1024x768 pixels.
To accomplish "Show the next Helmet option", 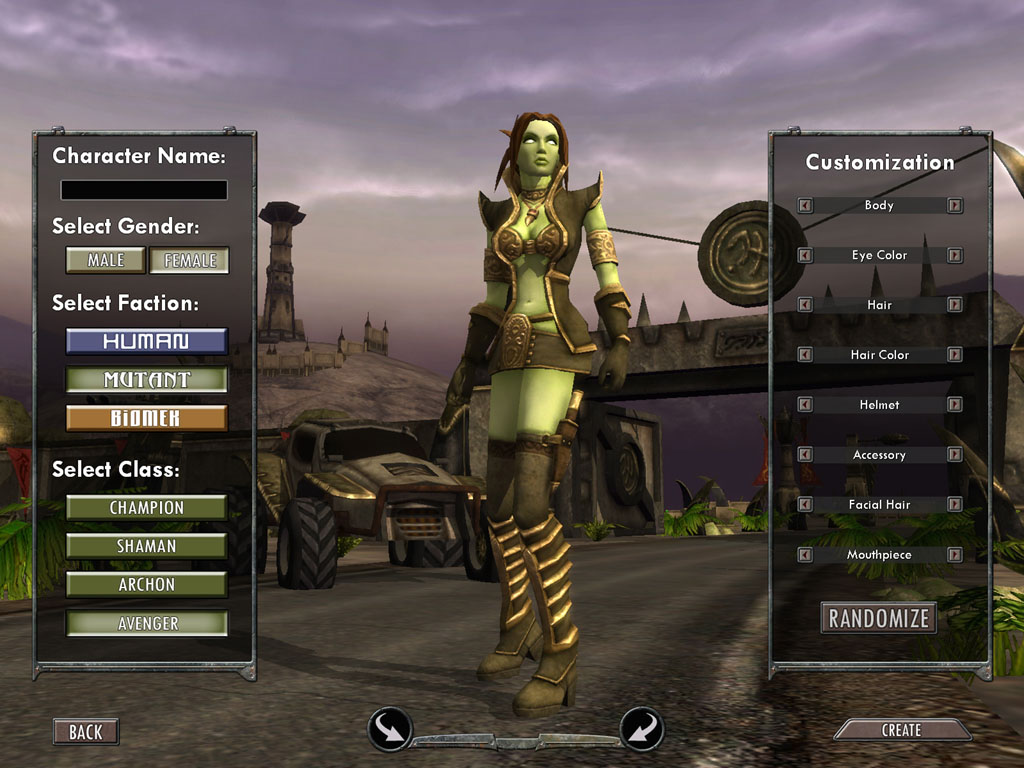I will (955, 405).
